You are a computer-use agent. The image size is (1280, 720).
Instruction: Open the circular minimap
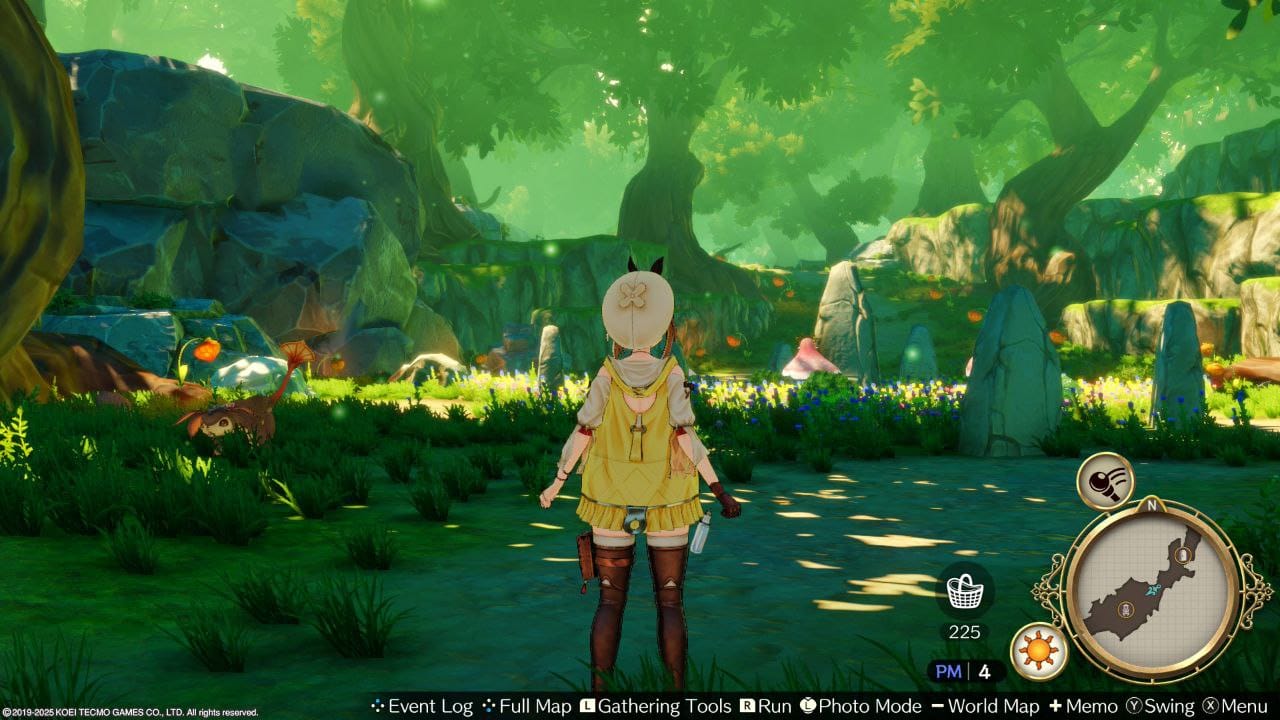point(1151,588)
